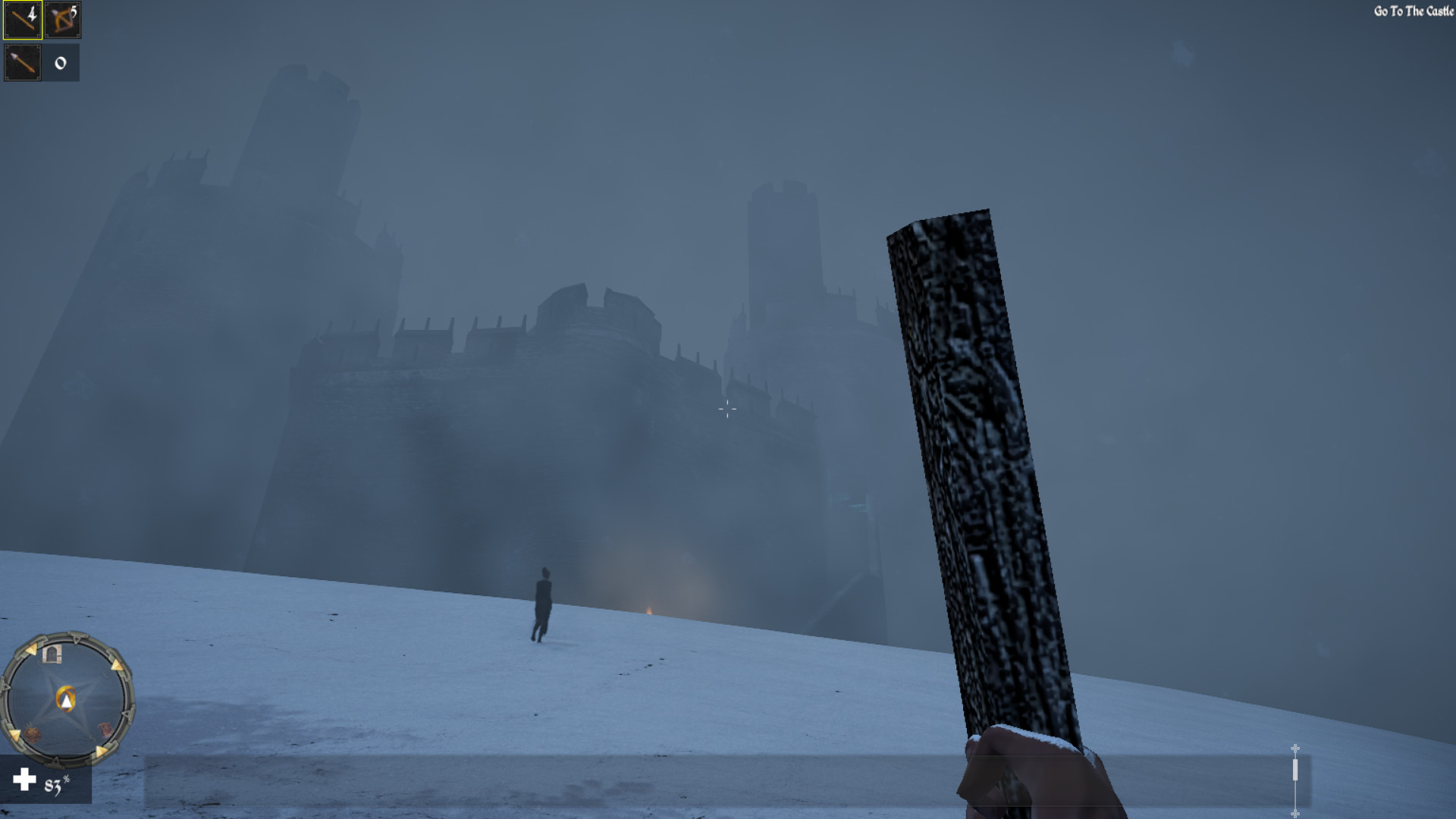The height and width of the screenshot is (819, 1456).
Task: Equip the bow from inventory slot 5
Action: [x=63, y=20]
